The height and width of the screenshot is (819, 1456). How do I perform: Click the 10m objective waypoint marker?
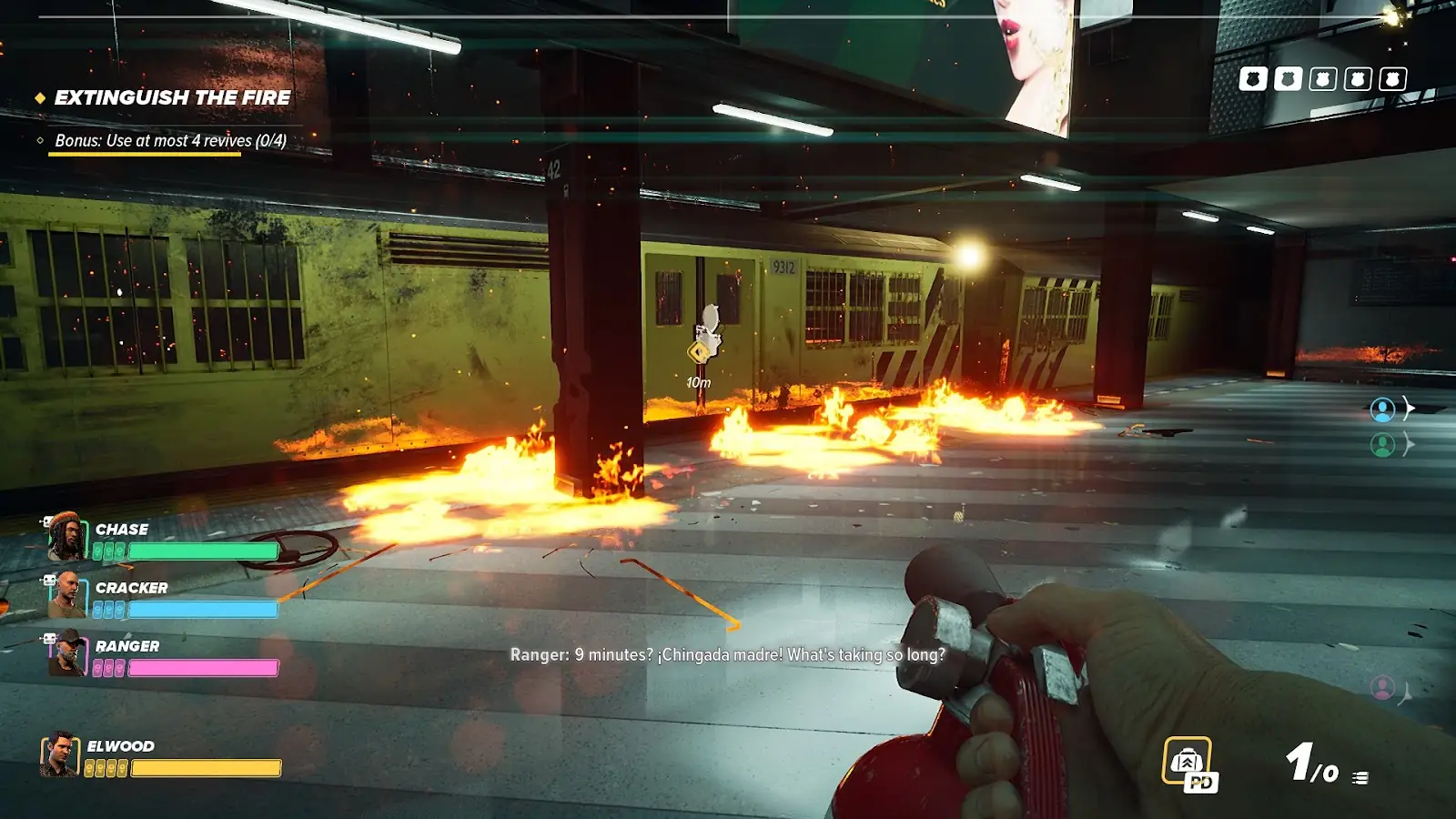click(x=699, y=352)
